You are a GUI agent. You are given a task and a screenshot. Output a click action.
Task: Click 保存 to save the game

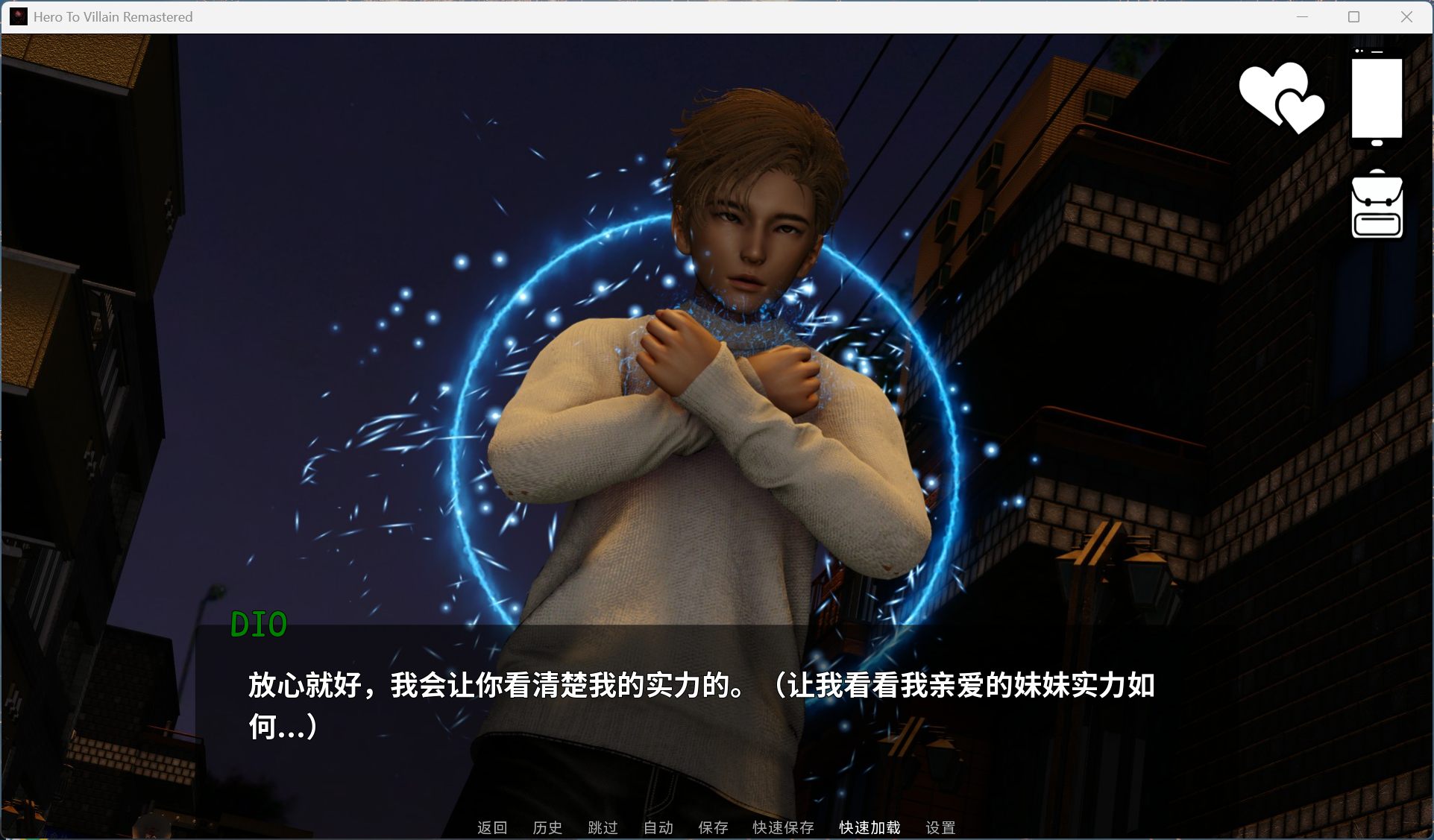coord(712,827)
